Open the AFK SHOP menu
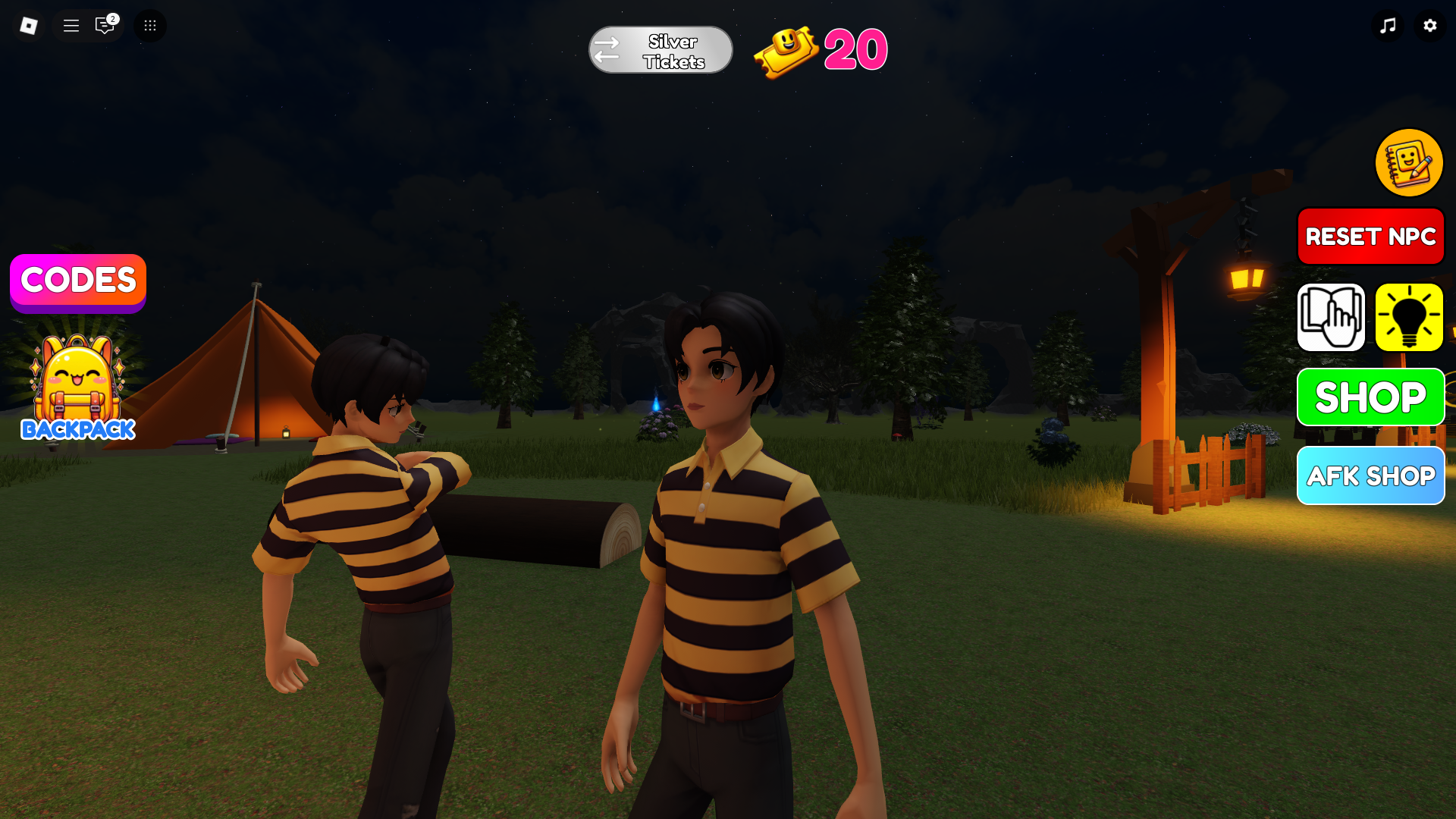Screen dimensions: 1456x819 1370,476
